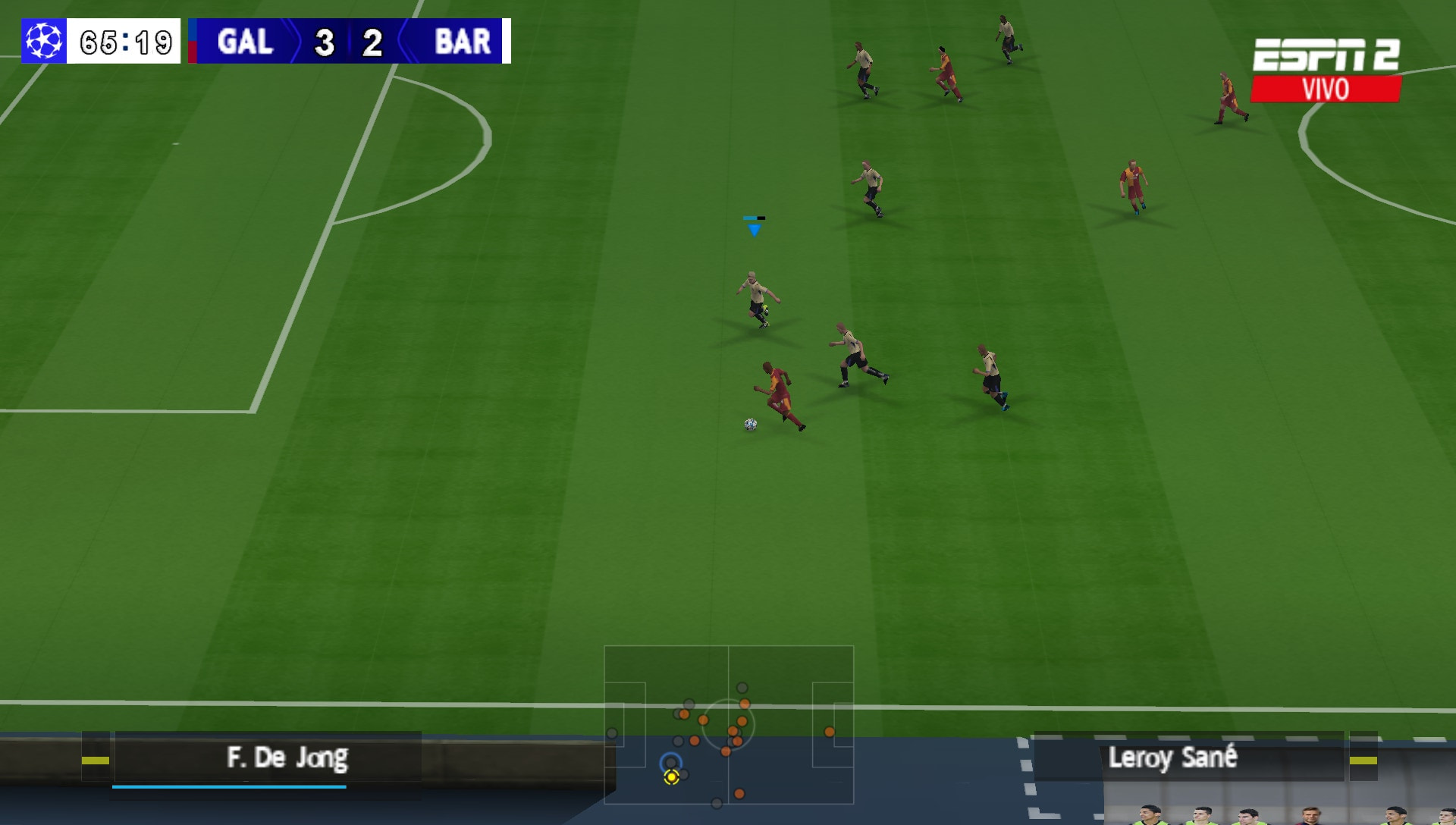
Task: Click the Champions League ball logo
Action: tap(44, 41)
